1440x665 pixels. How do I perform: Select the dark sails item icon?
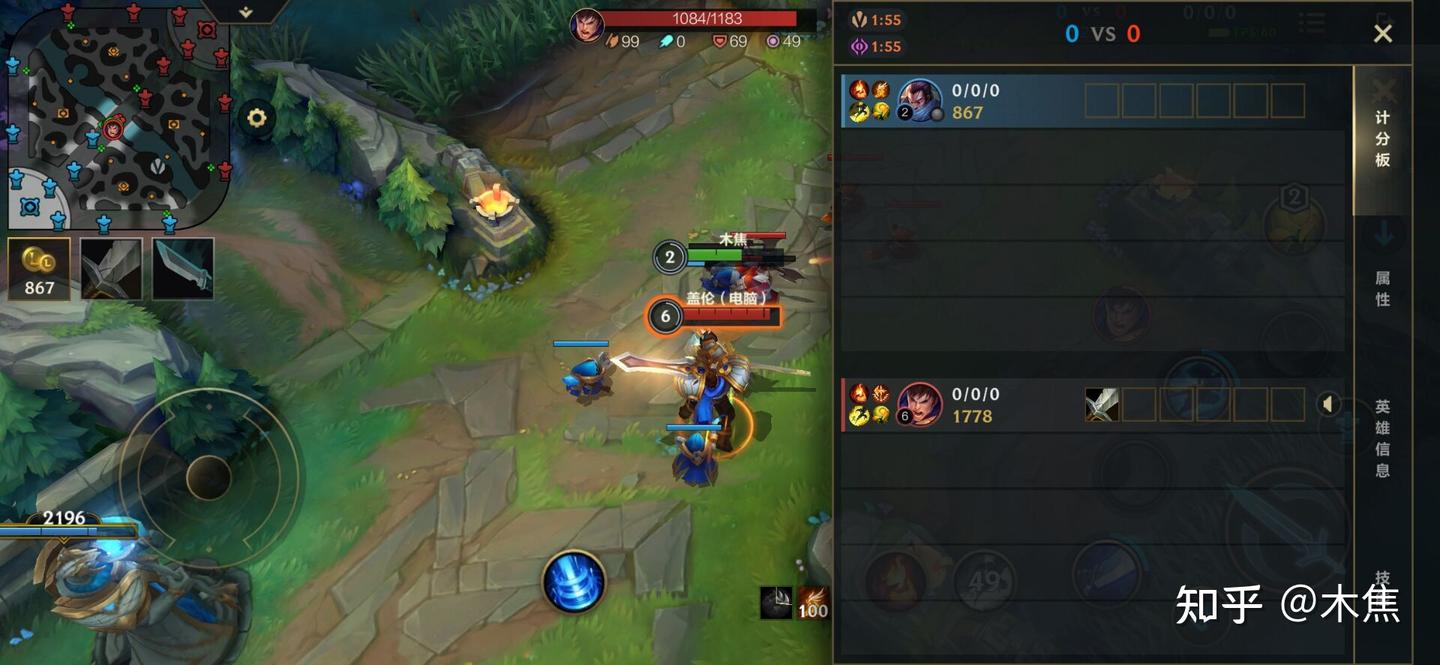pos(776,602)
